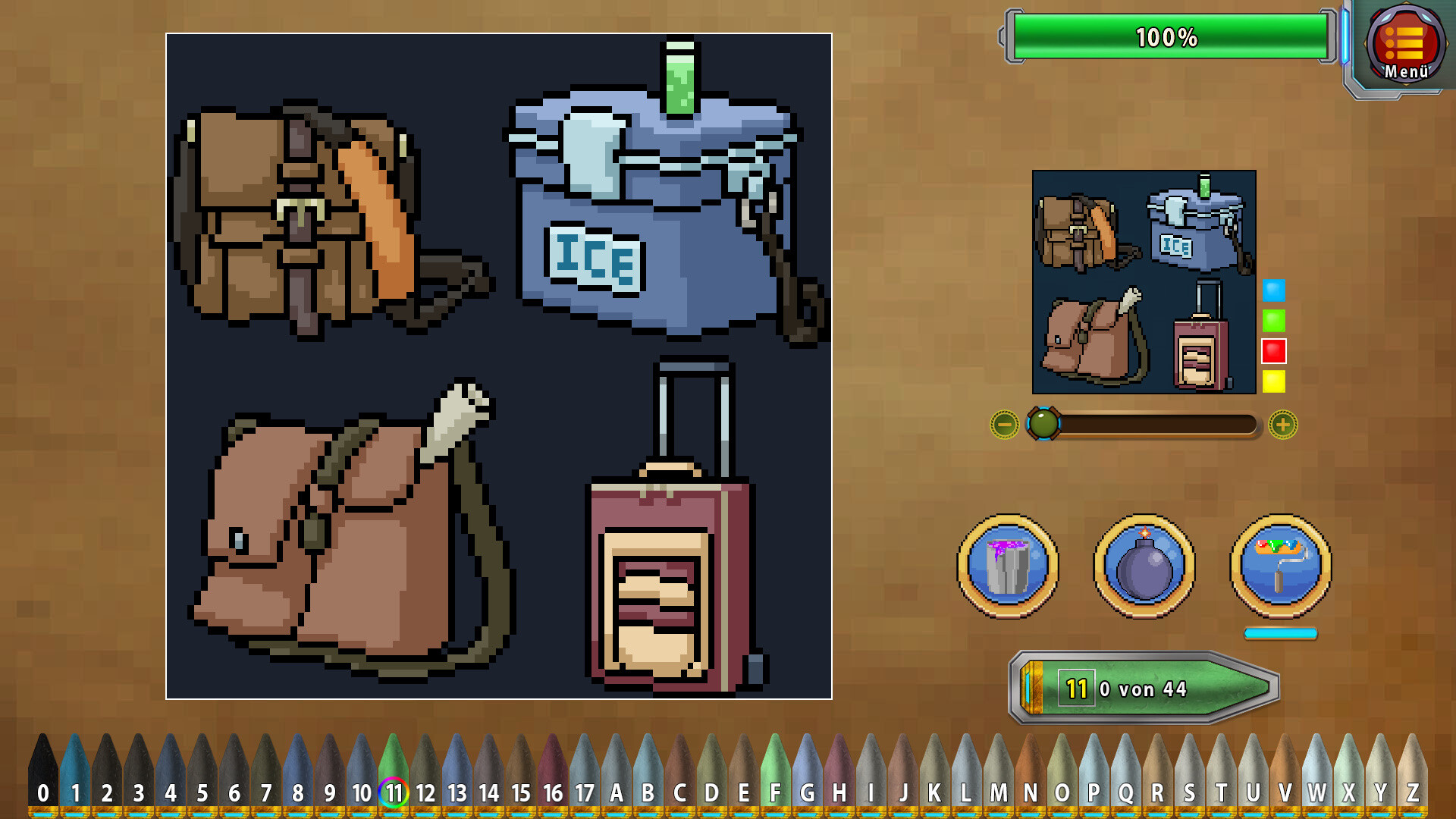The height and width of the screenshot is (819, 1456).
Task: Zoom out with the minus button
Action: click(1004, 425)
